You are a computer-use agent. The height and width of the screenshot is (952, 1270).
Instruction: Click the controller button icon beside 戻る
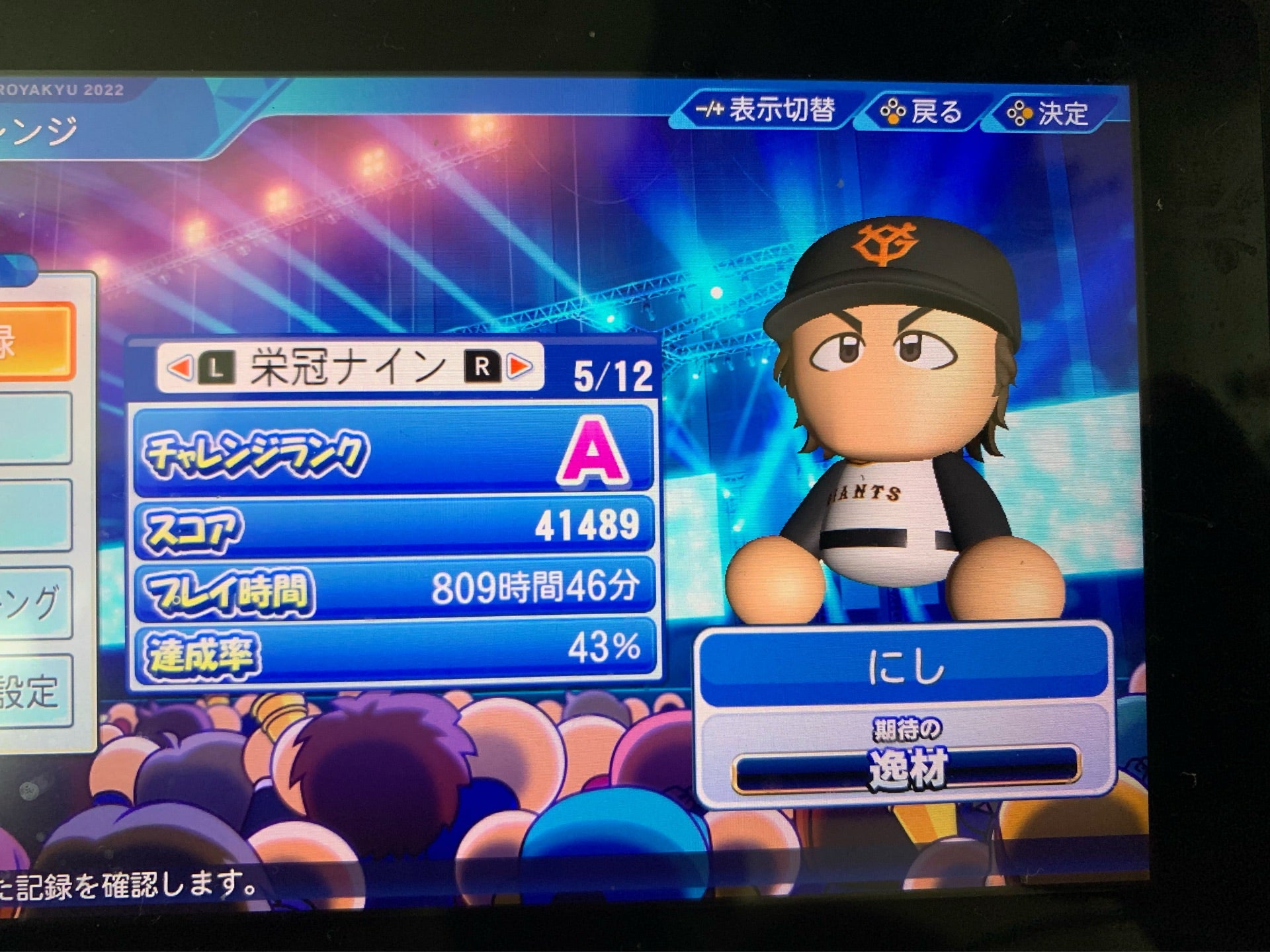tap(894, 112)
